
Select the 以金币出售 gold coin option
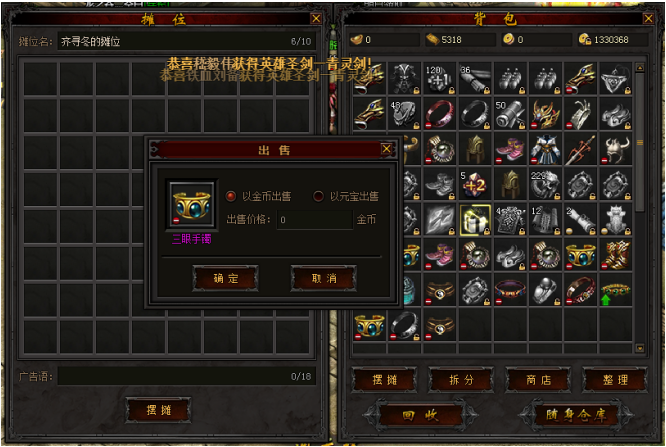(x=231, y=196)
